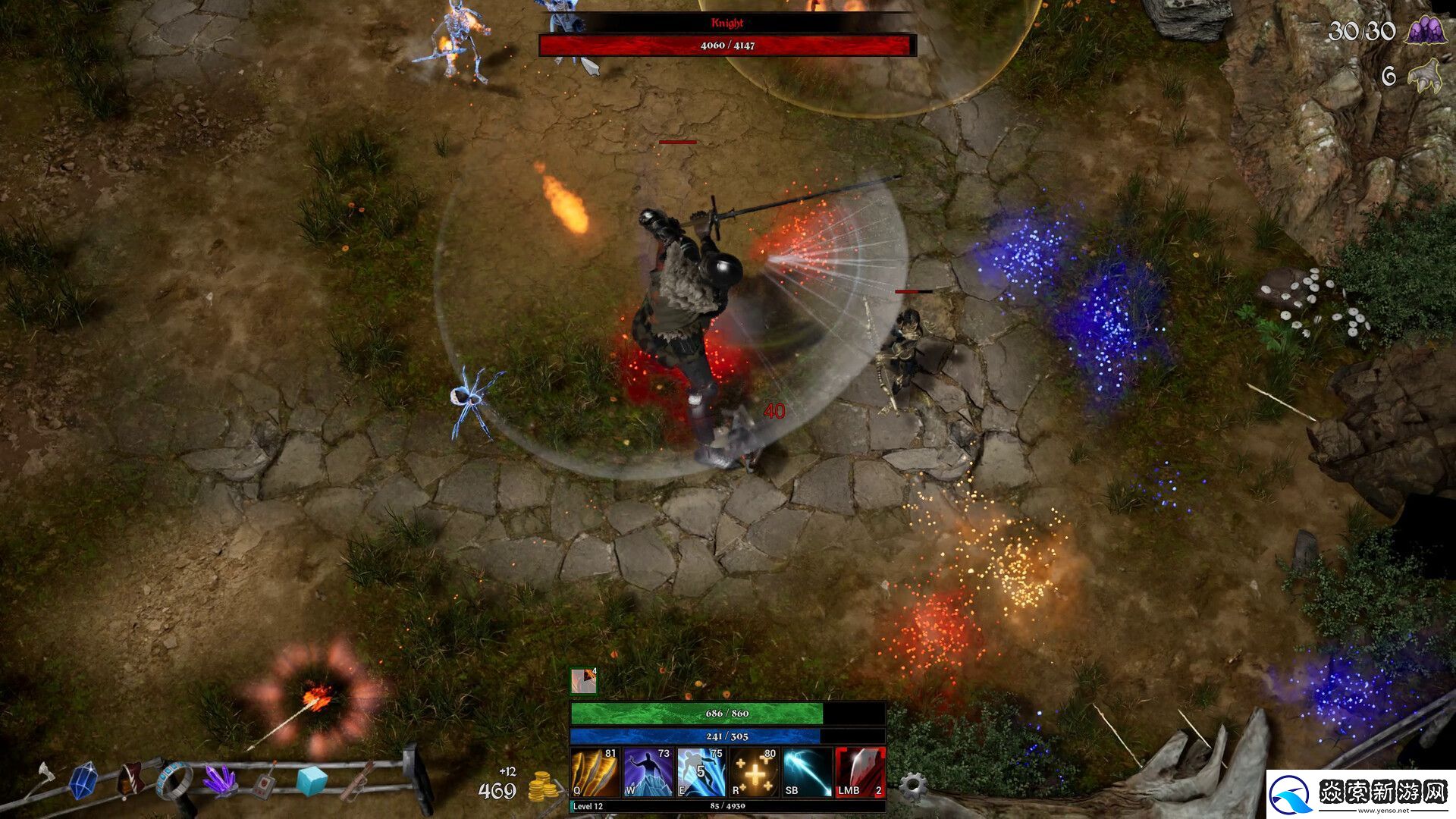Activate the SB cyan slash ability
1456x819 pixels.
tap(807, 772)
